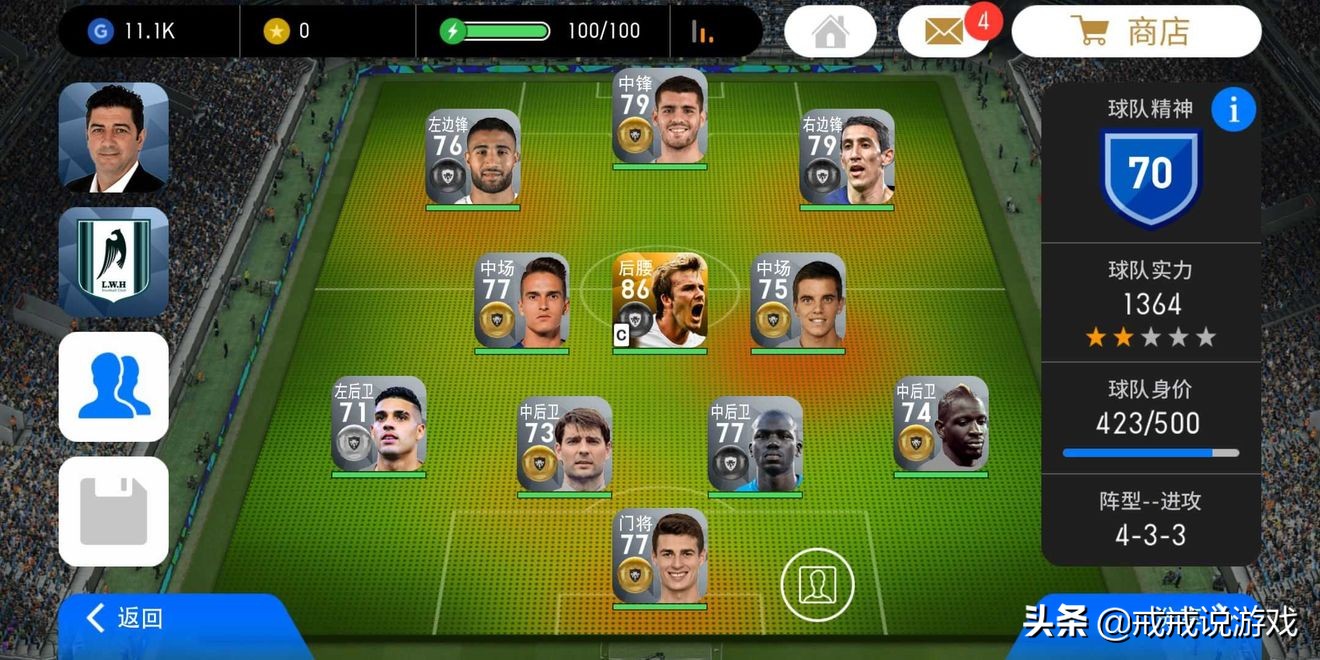Open the team spirit info button
This screenshot has height=660, width=1320.
(x=1233, y=110)
